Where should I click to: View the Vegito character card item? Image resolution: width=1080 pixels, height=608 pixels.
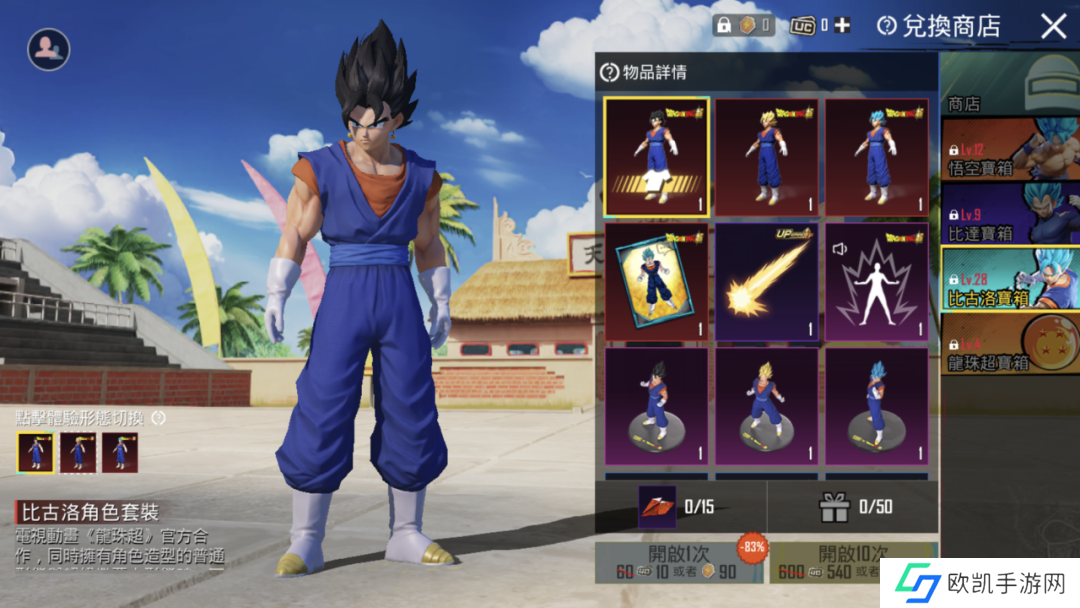pos(657,281)
